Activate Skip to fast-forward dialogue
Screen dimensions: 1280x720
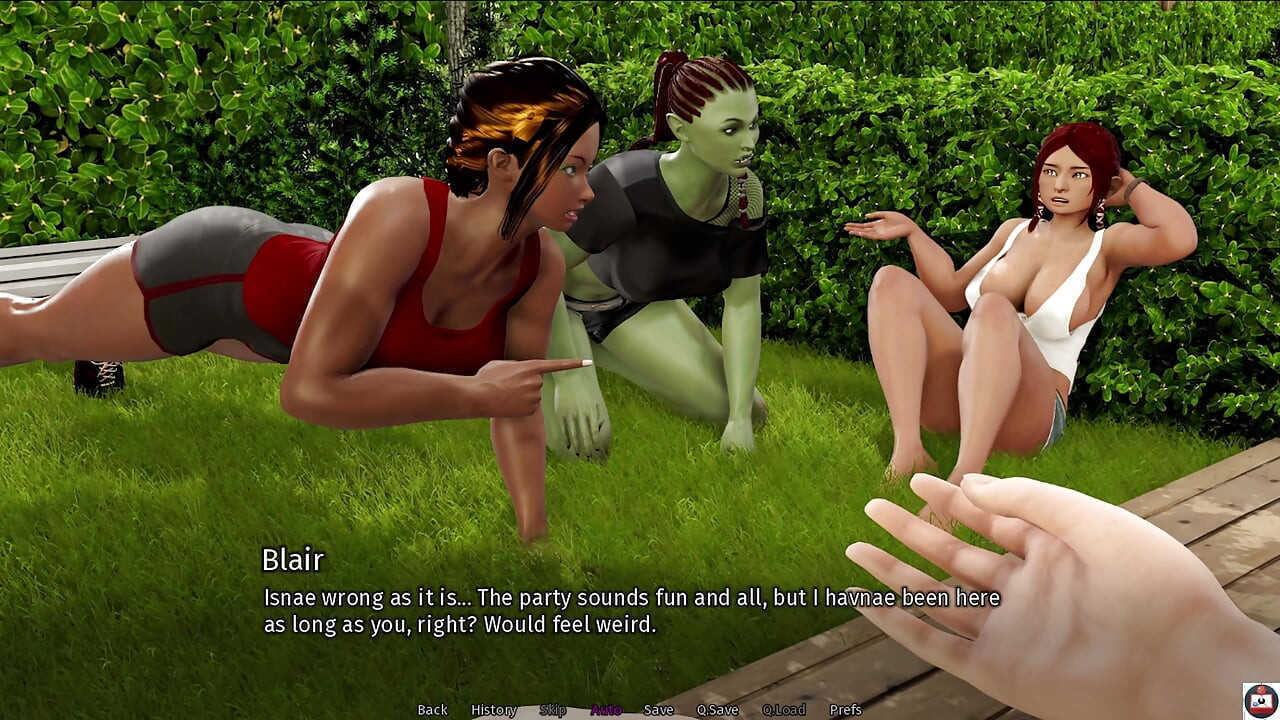552,710
